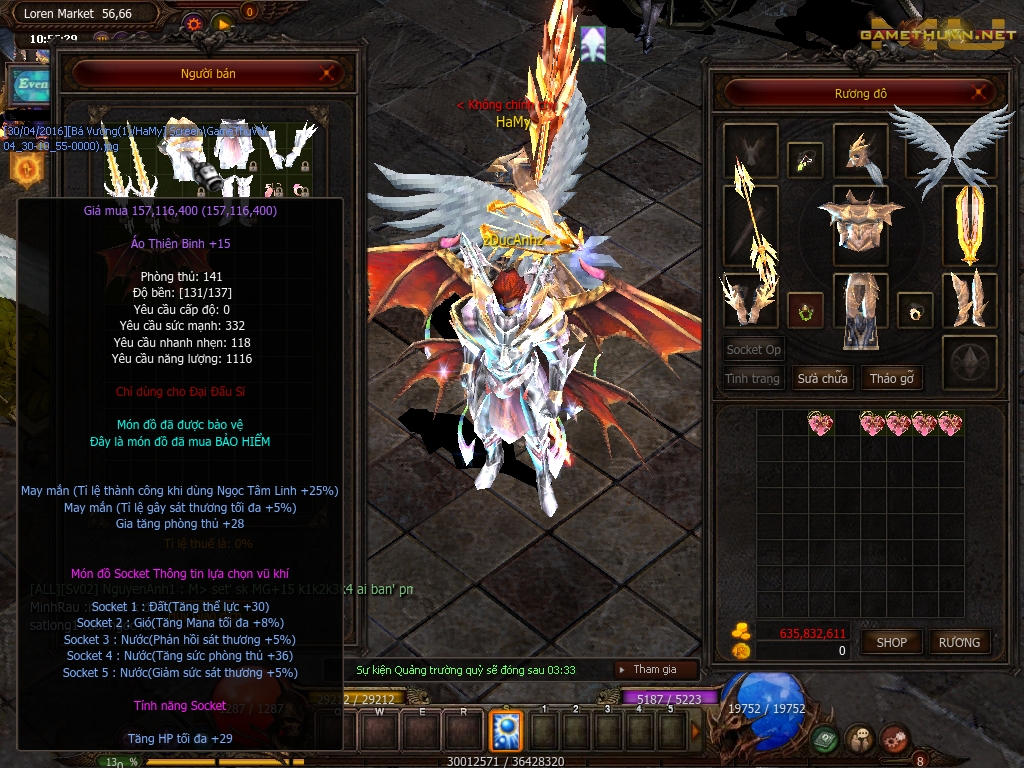Activate the blue orb skill icon
This screenshot has height=768, width=1024.
click(x=505, y=731)
